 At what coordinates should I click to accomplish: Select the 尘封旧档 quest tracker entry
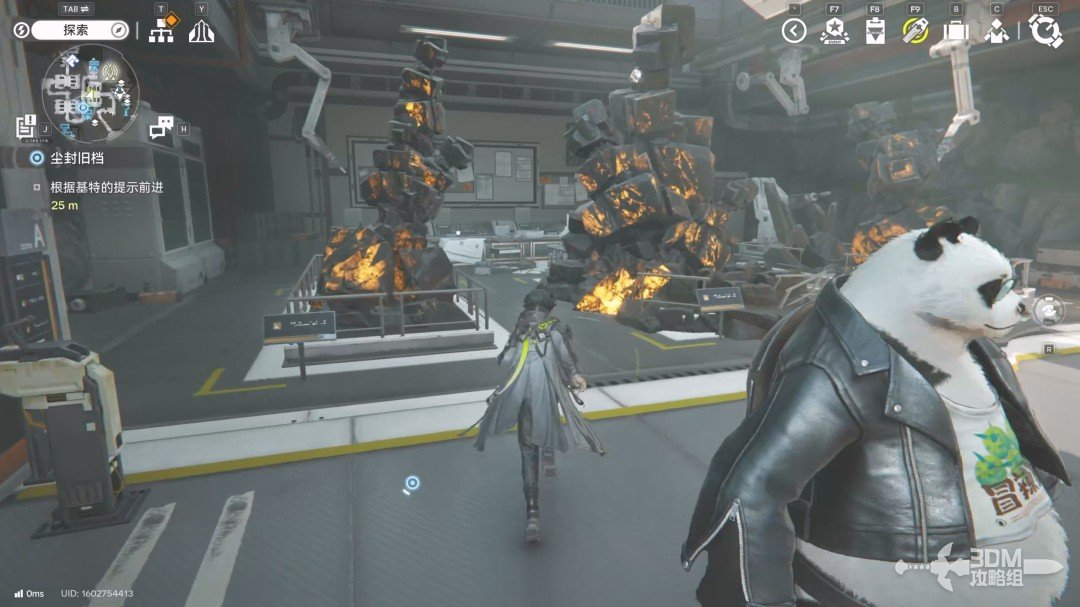pyautogui.click(x=68, y=158)
